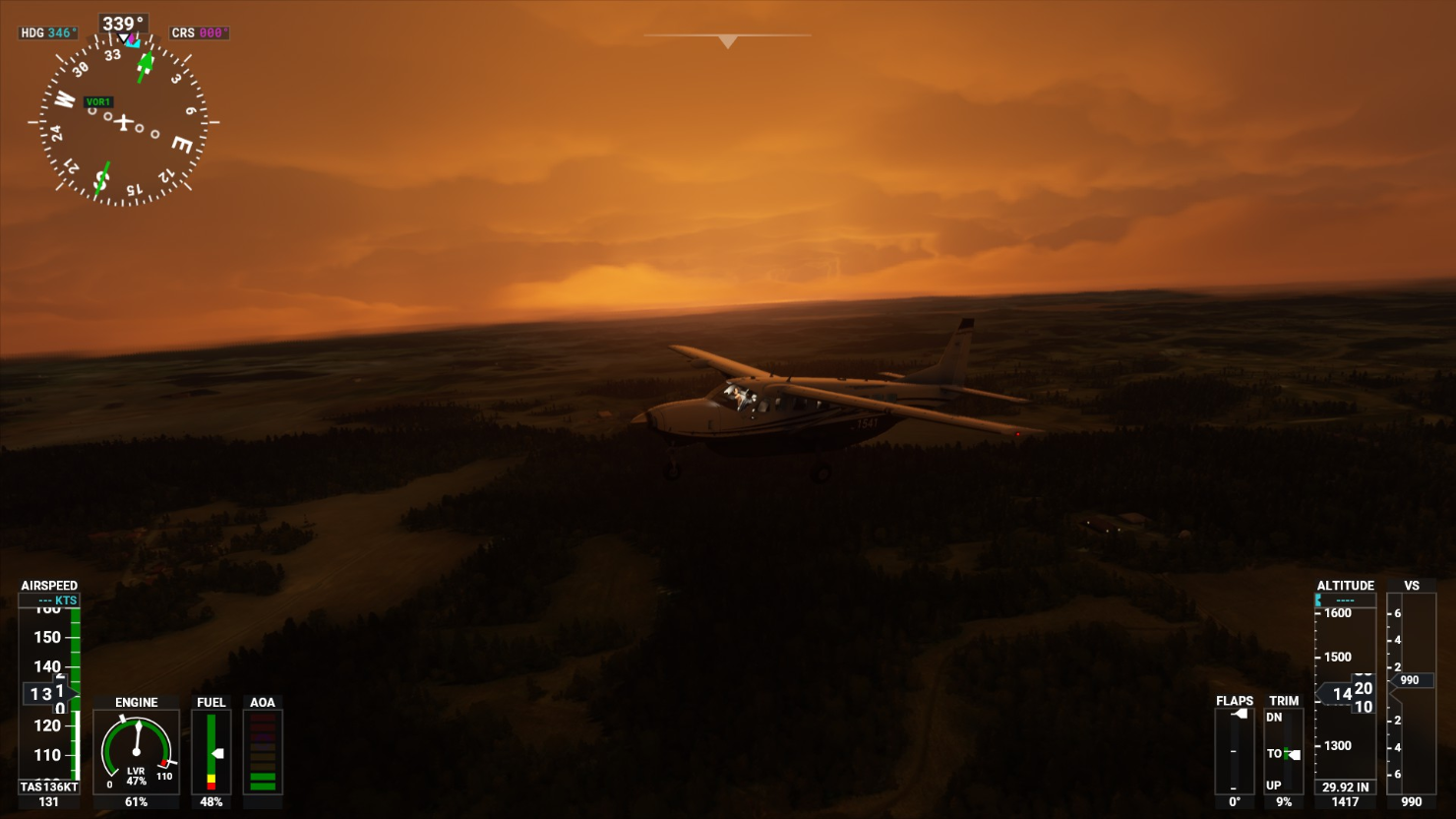Click the engine throttle lever gauge
Viewport: 1456px width, 819px height.
137,751
